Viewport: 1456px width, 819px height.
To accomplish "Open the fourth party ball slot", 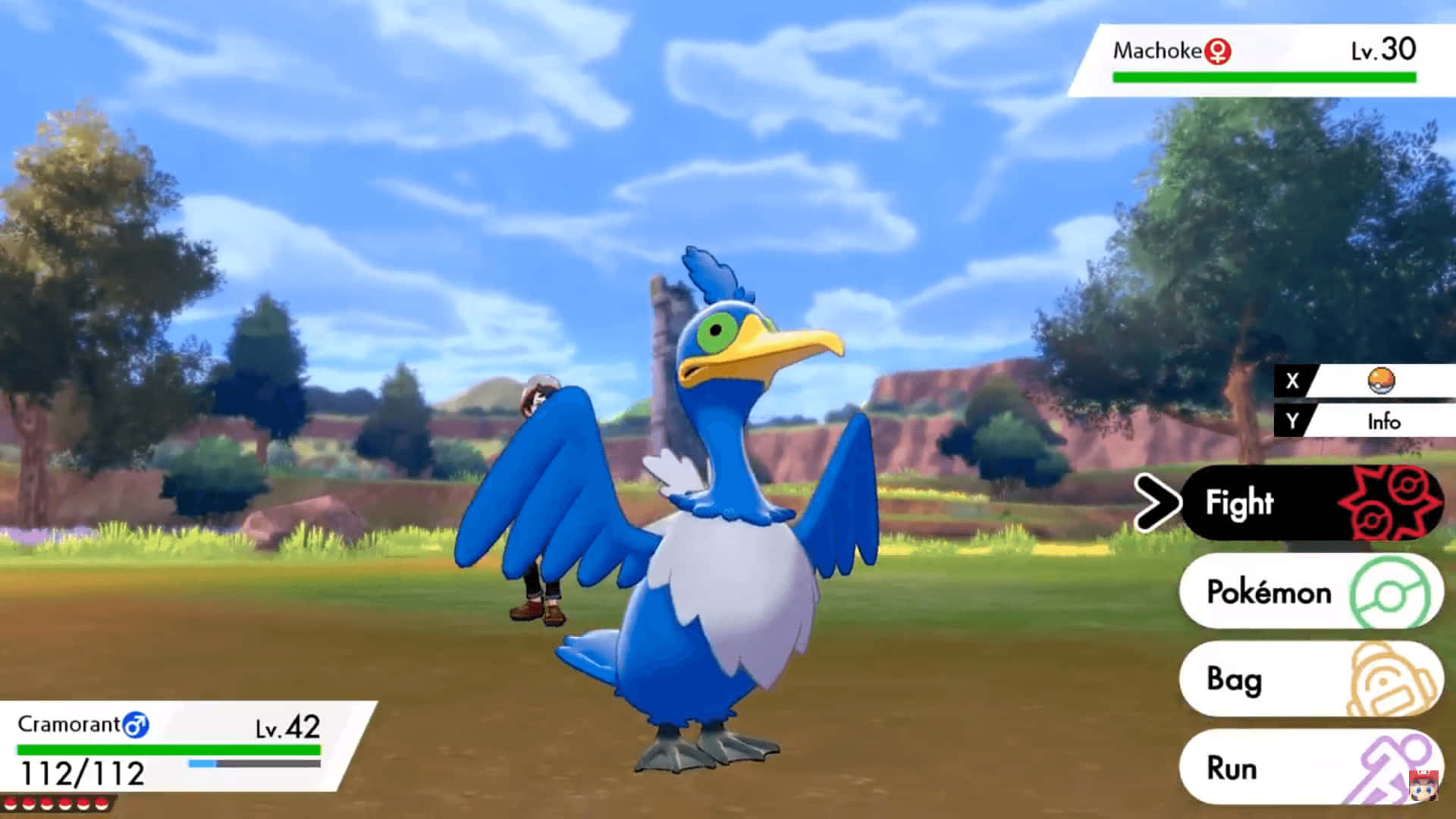I will [67, 804].
